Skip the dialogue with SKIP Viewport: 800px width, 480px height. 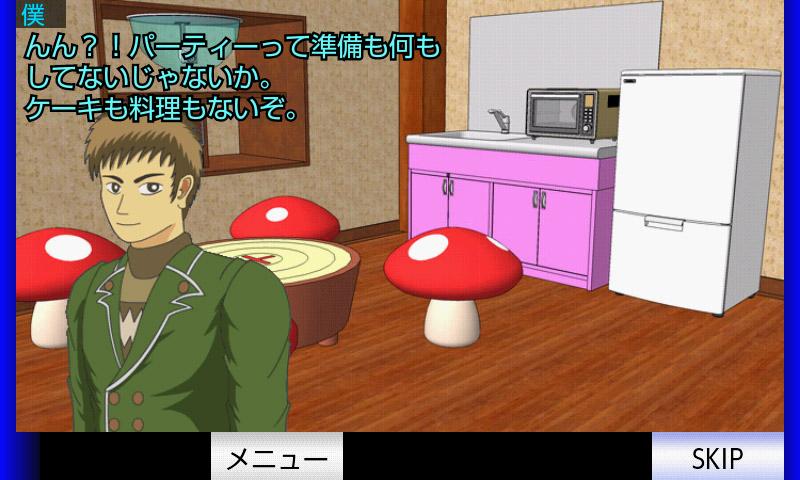pos(717,457)
